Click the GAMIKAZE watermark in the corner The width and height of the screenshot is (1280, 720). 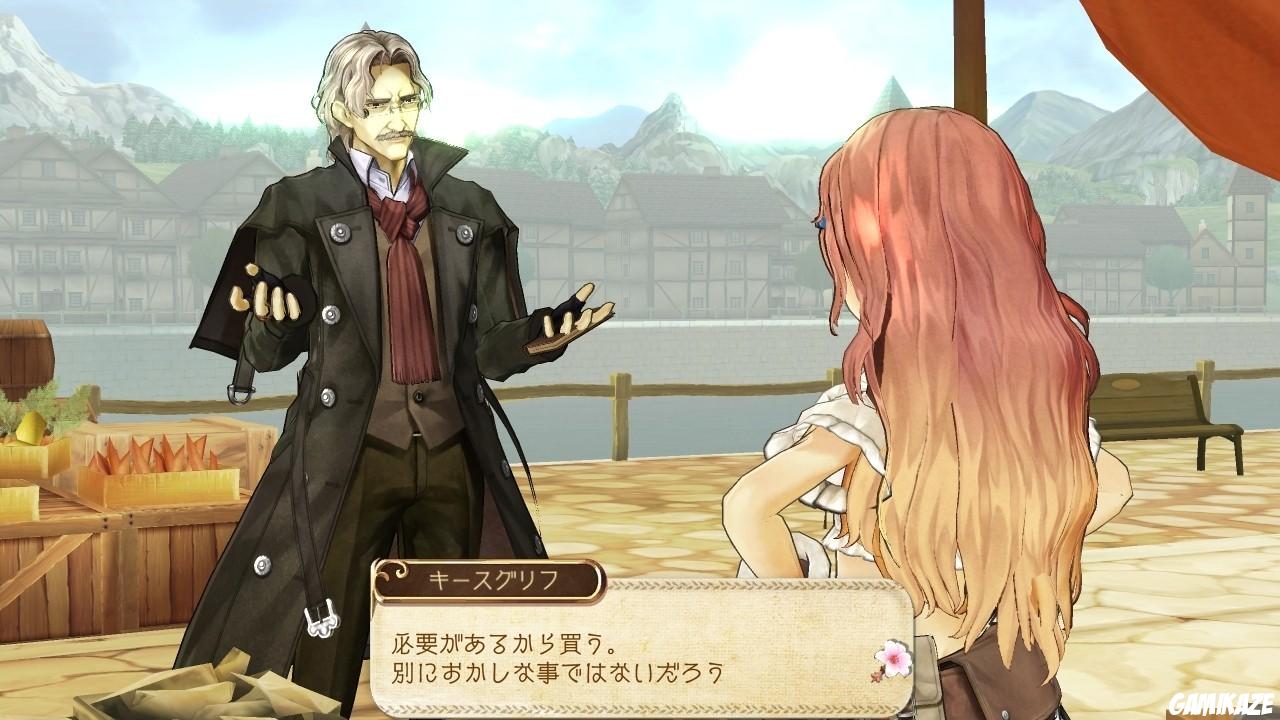[x=1222, y=703]
